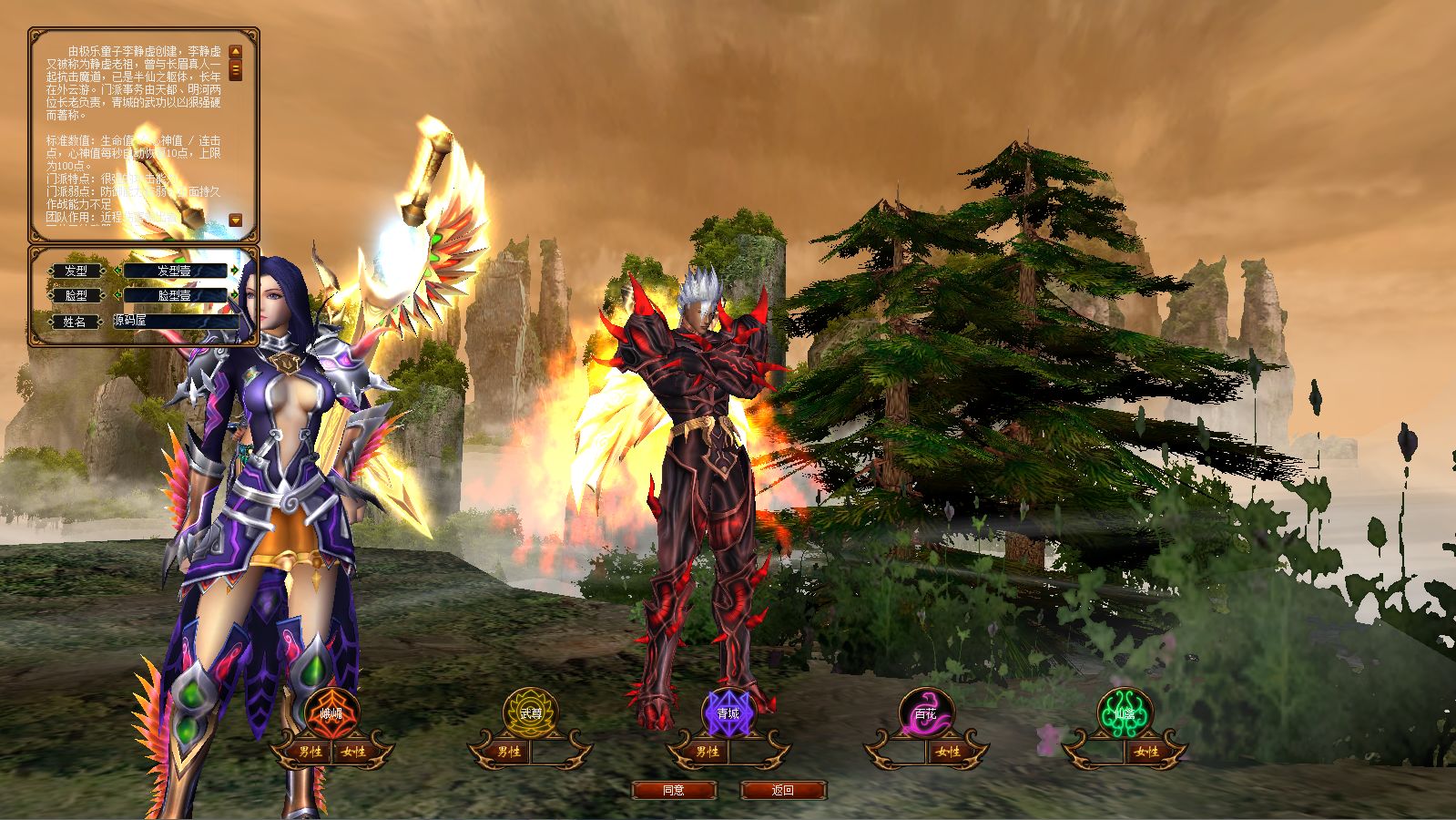Click the description panel's scroll-down arrow
The height and width of the screenshot is (820, 1456).
(x=236, y=220)
